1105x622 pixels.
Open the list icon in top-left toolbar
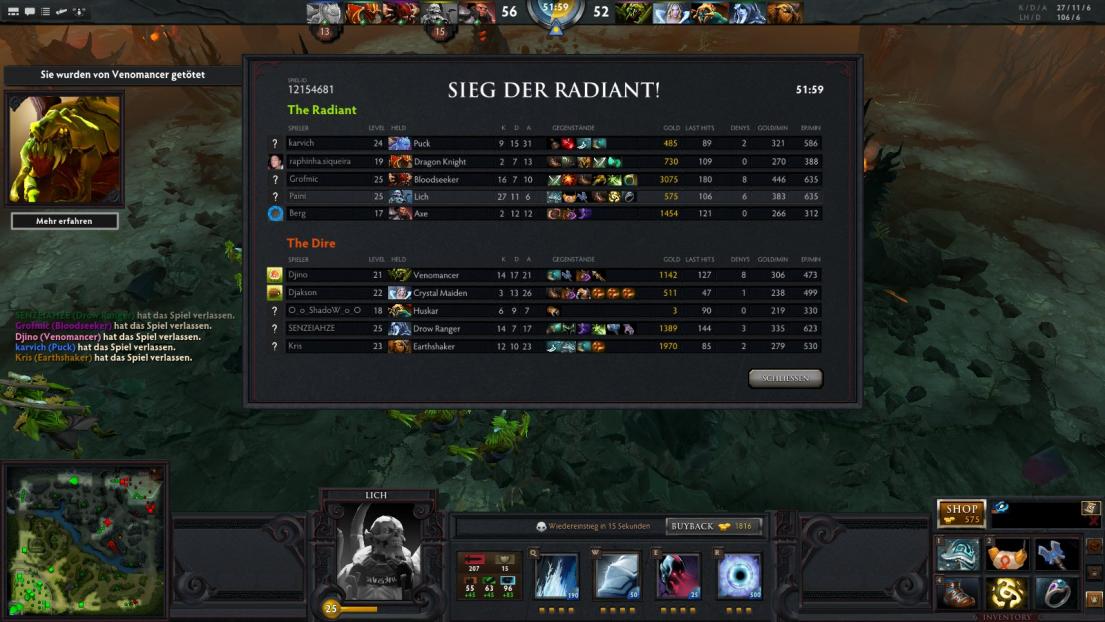click(x=45, y=11)
